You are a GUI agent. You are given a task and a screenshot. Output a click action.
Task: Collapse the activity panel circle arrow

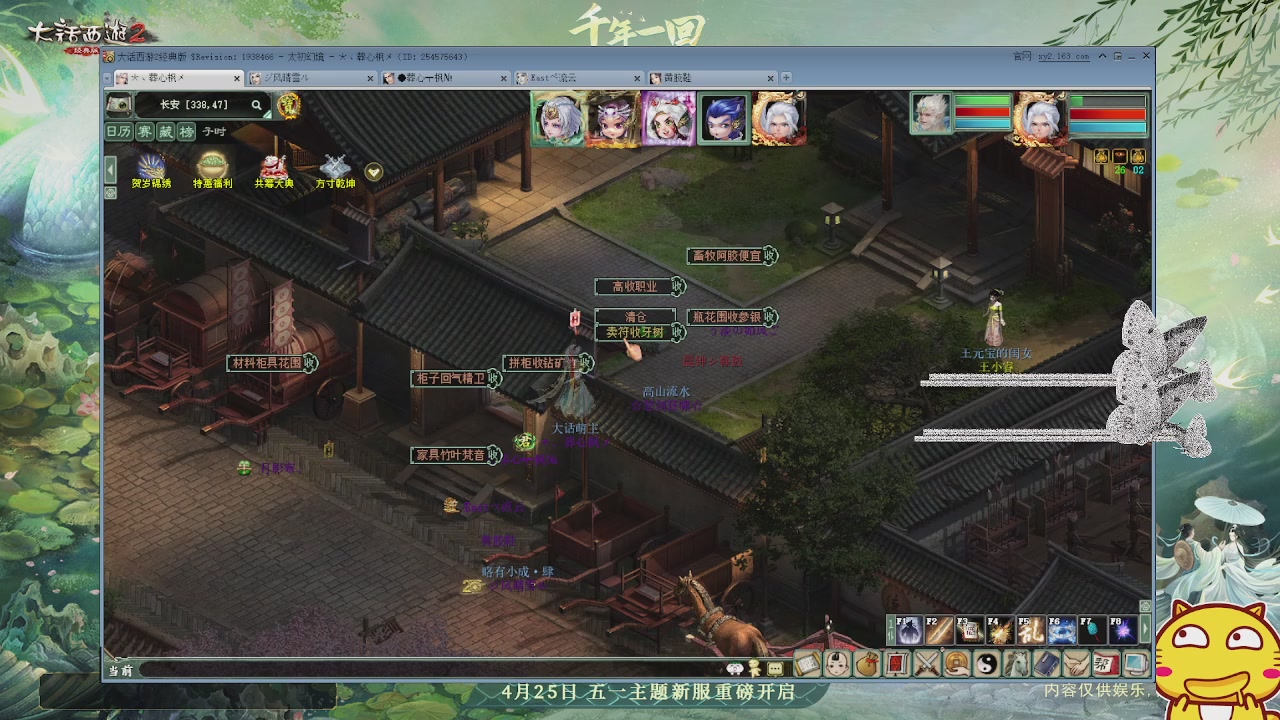click(x=371, y=170)
